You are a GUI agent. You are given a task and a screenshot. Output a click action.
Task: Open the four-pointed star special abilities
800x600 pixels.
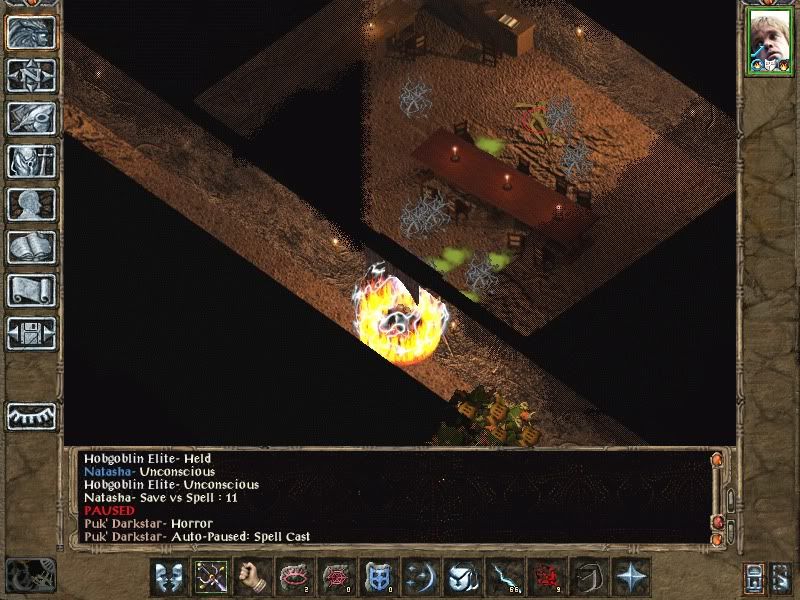pos(631,577)
